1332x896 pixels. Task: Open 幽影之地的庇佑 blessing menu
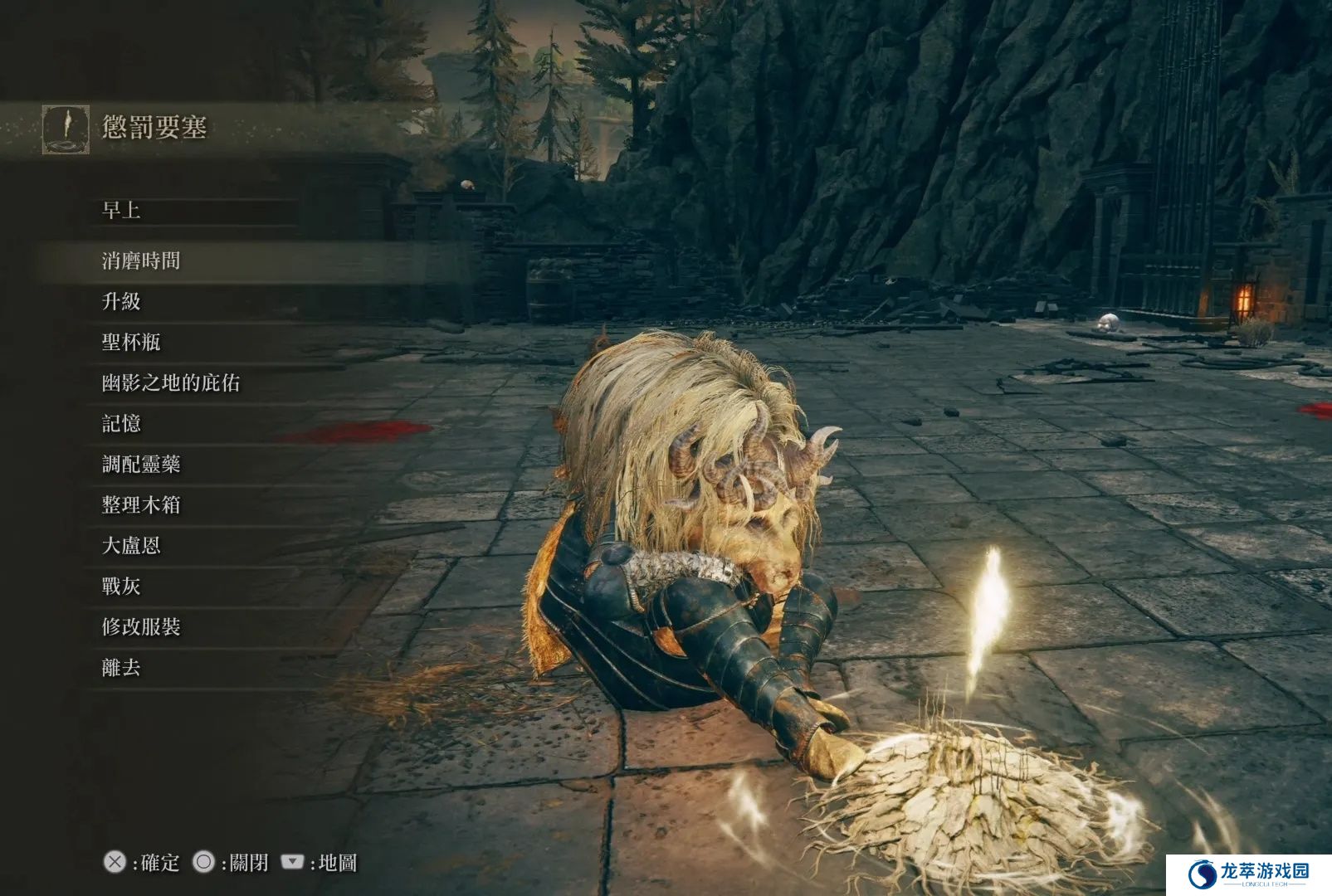[x=171, y=382]
